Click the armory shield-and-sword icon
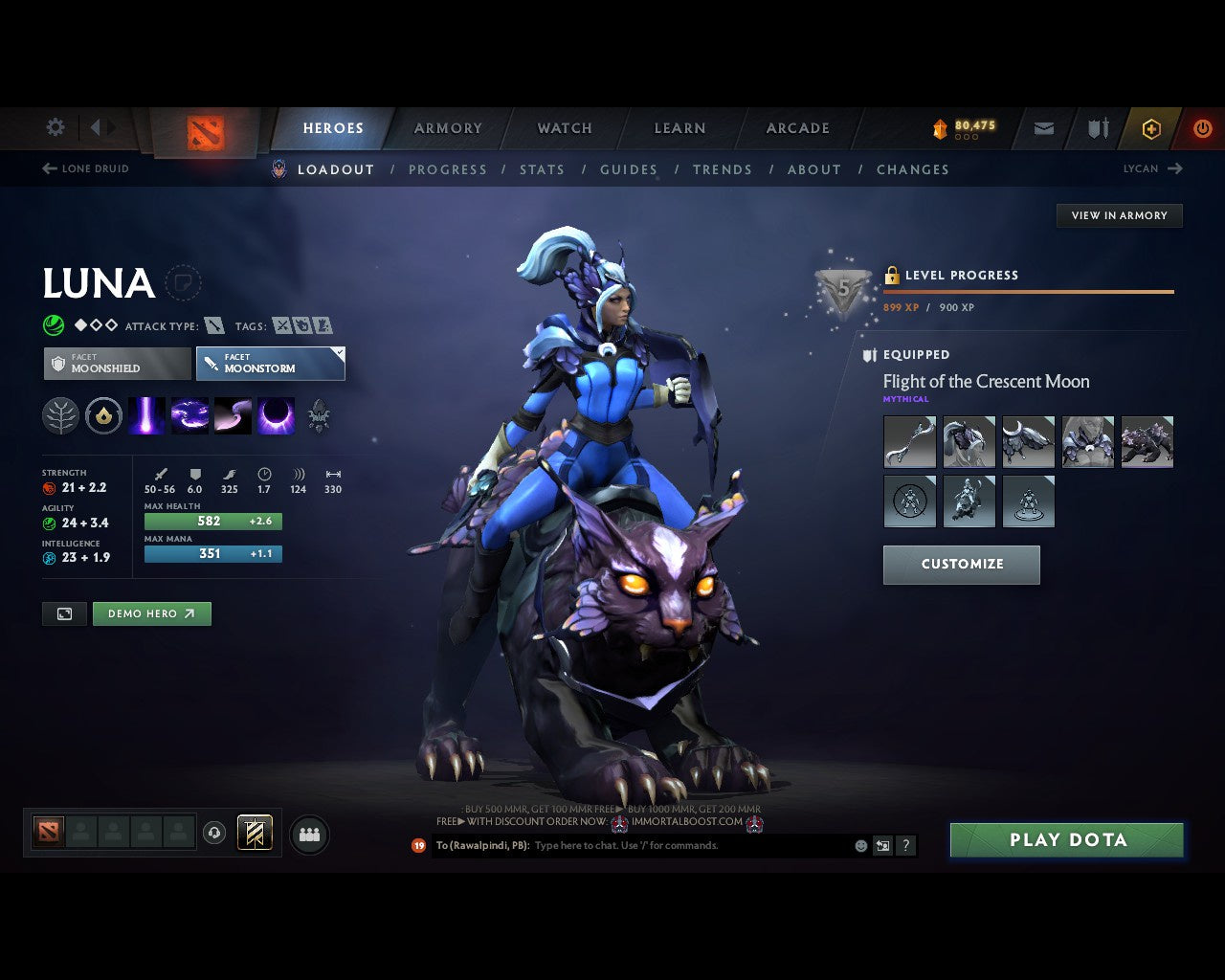This screenshot has height=980, width=1225. pos(1097,127)
